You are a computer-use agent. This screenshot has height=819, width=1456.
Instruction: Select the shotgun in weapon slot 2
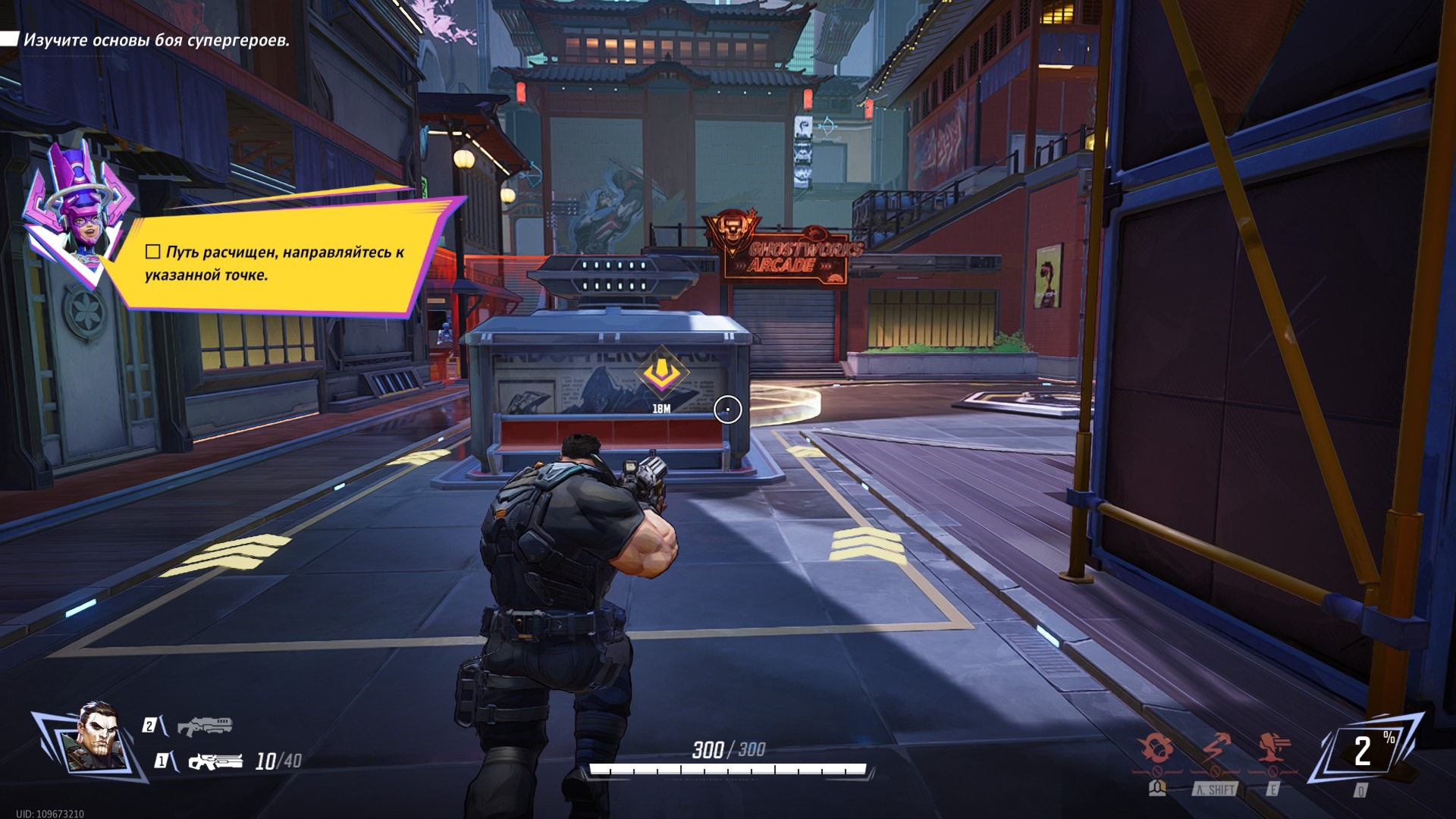(205, 726)
